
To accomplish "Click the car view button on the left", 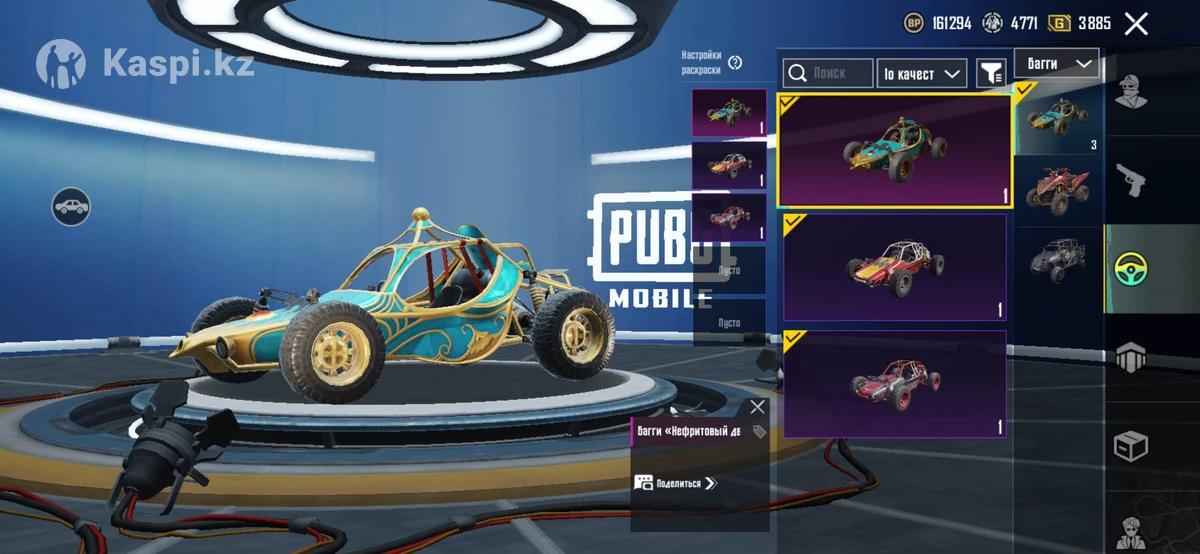I will point(71,206).
